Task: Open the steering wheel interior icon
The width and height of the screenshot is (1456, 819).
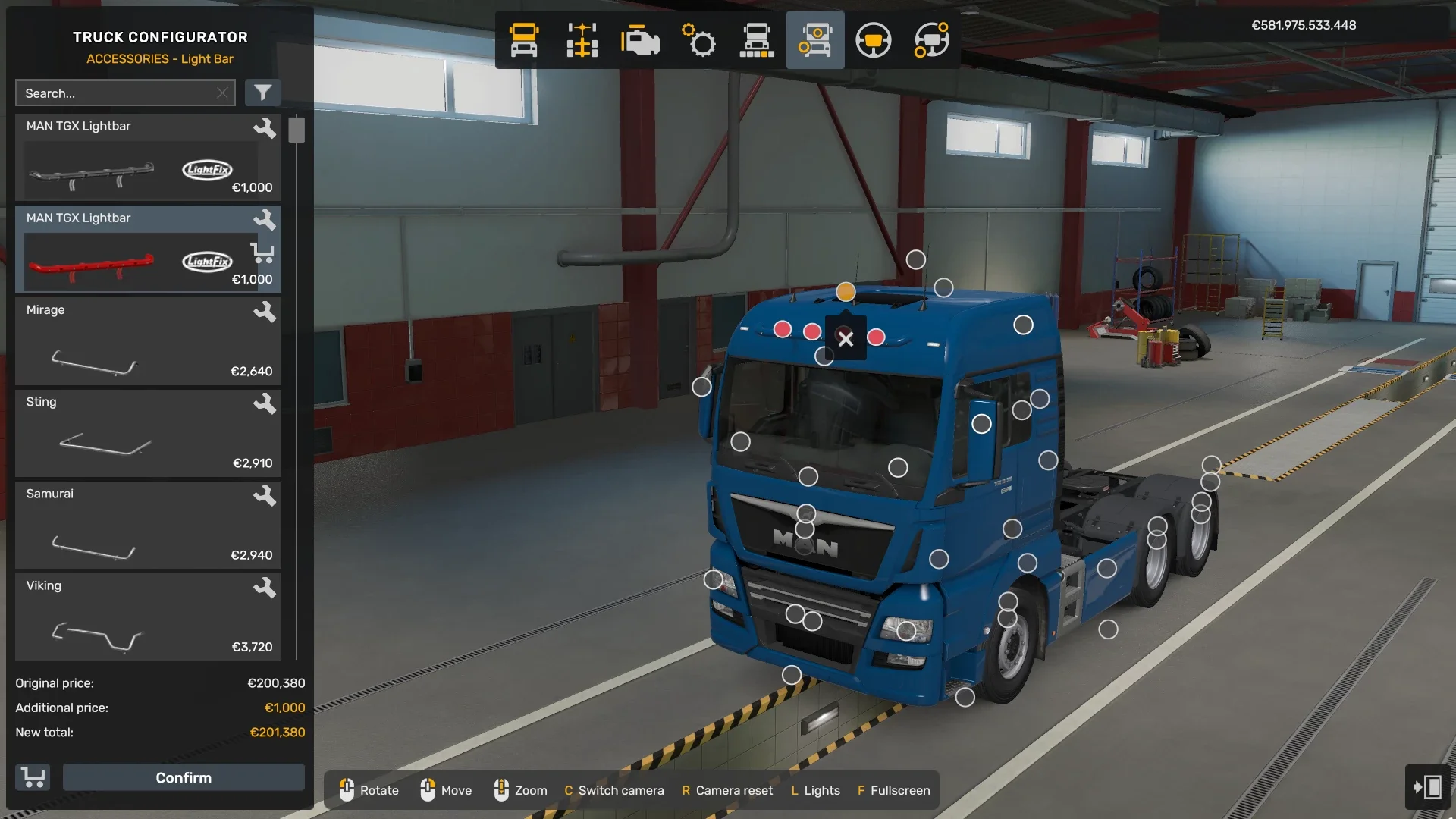Action: pos(874,39)
